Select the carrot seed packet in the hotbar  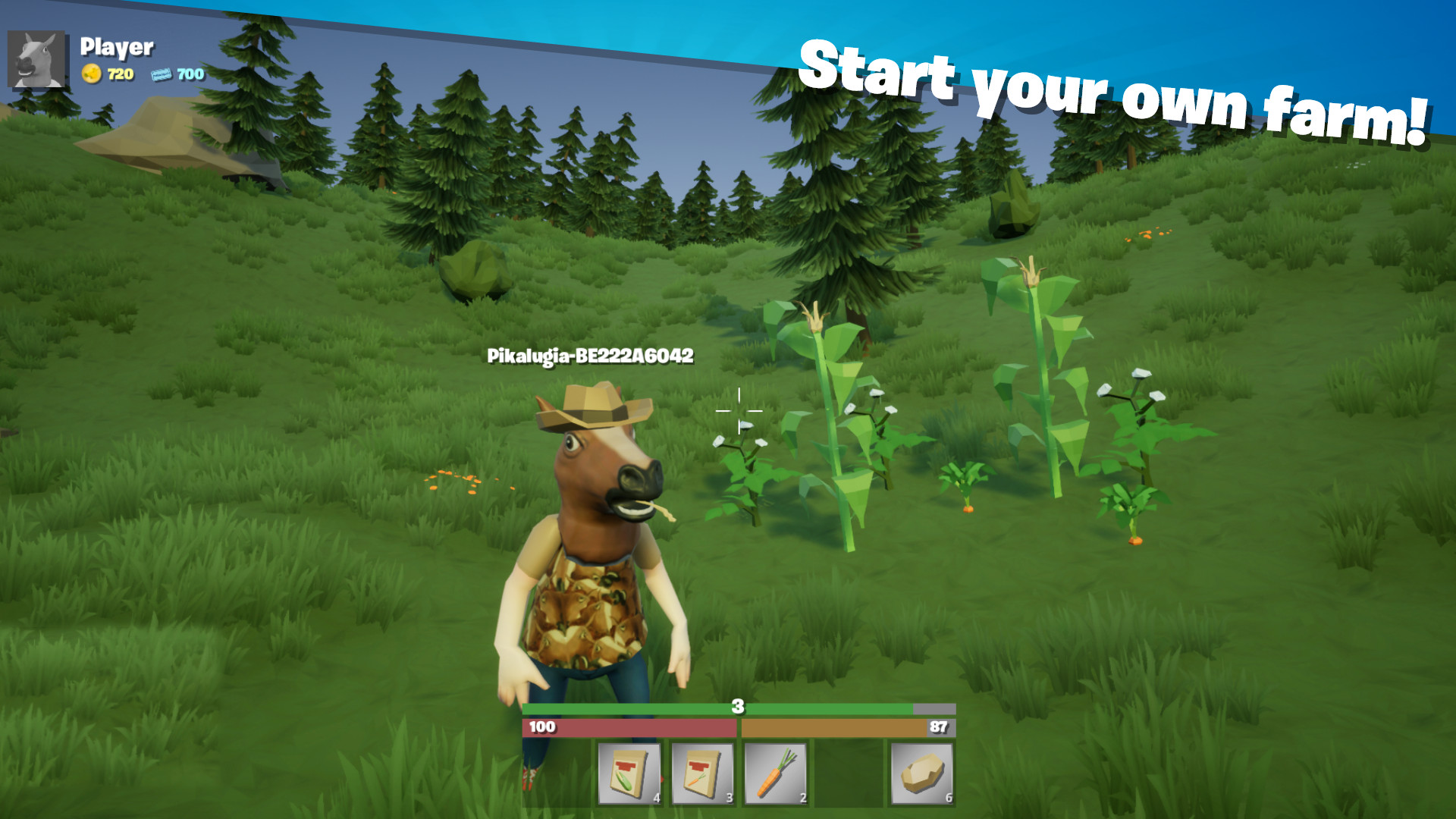pyautogui.click(x=704, y=772)
